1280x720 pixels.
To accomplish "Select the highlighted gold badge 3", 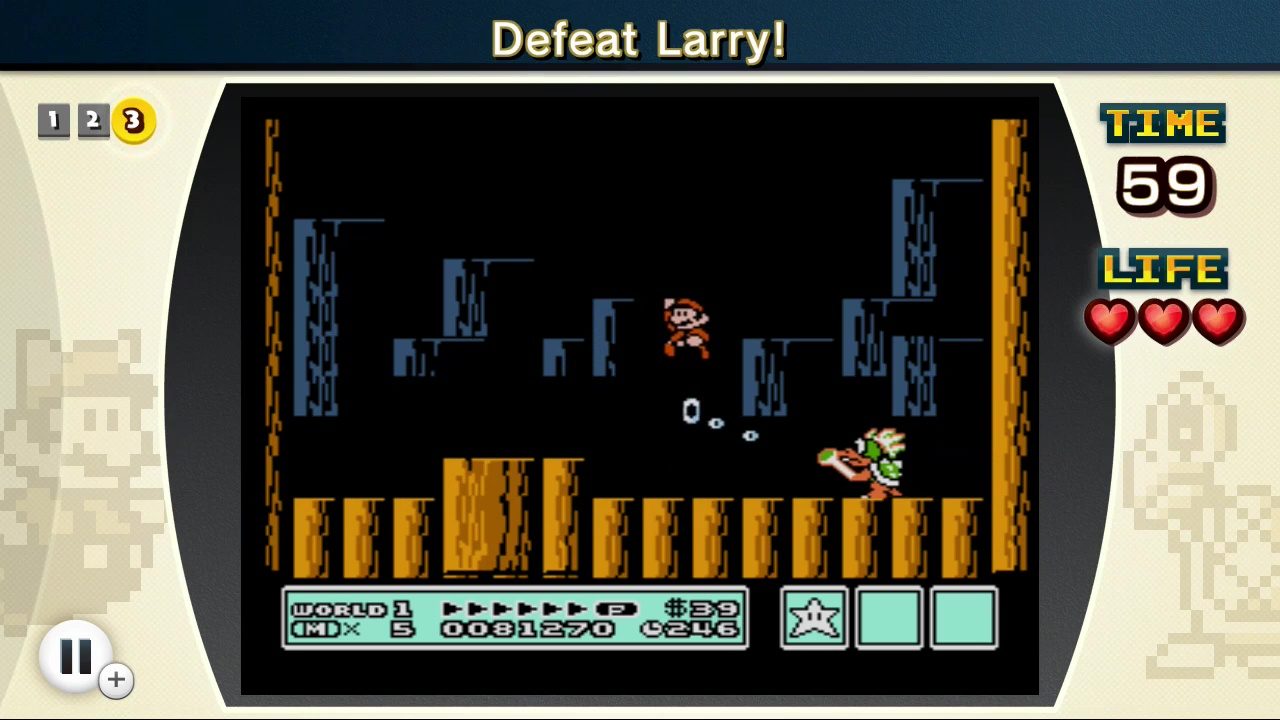I will [132, 121].
